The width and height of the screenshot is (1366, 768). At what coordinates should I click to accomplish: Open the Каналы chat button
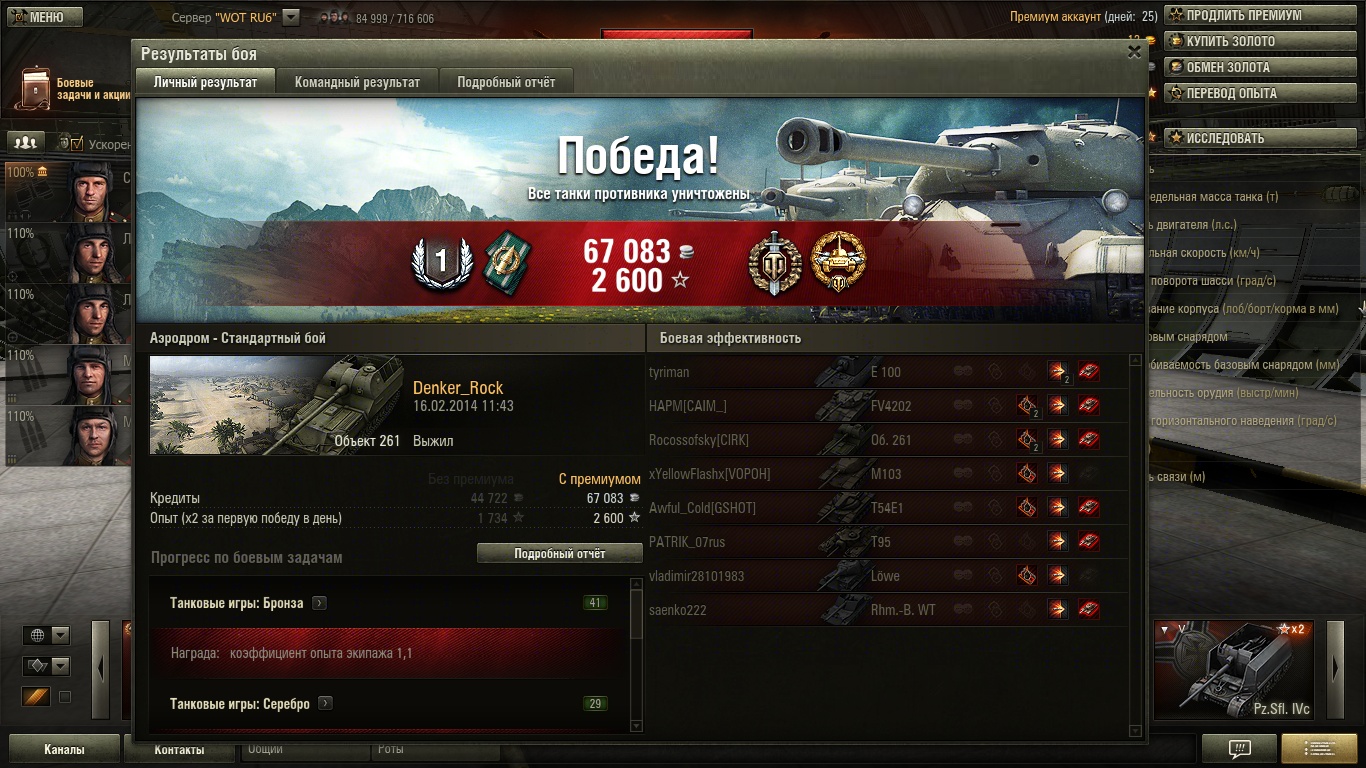tap(64, 749)
